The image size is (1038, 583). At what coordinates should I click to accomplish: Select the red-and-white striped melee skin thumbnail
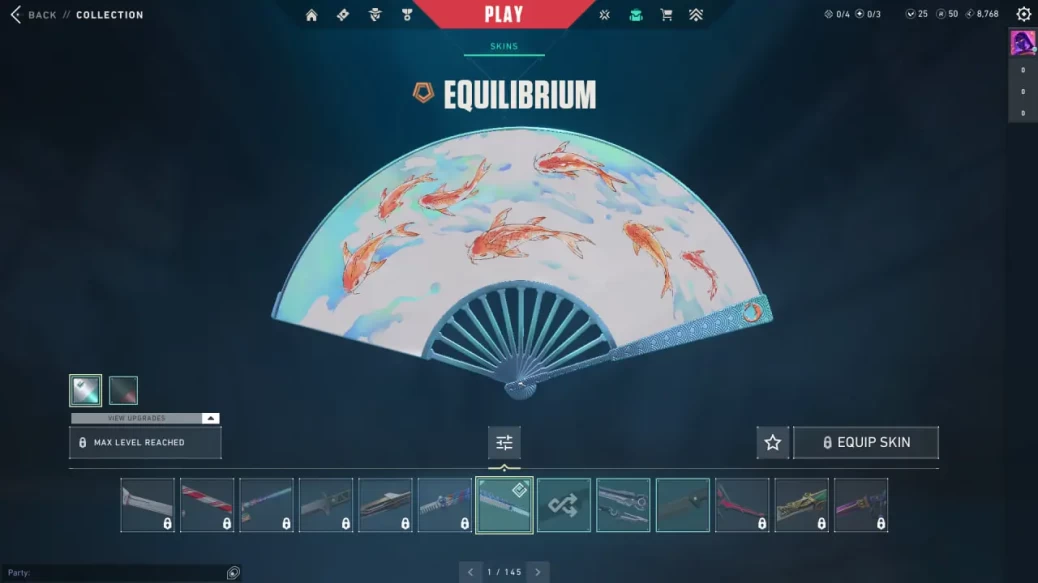click(207, 505)
